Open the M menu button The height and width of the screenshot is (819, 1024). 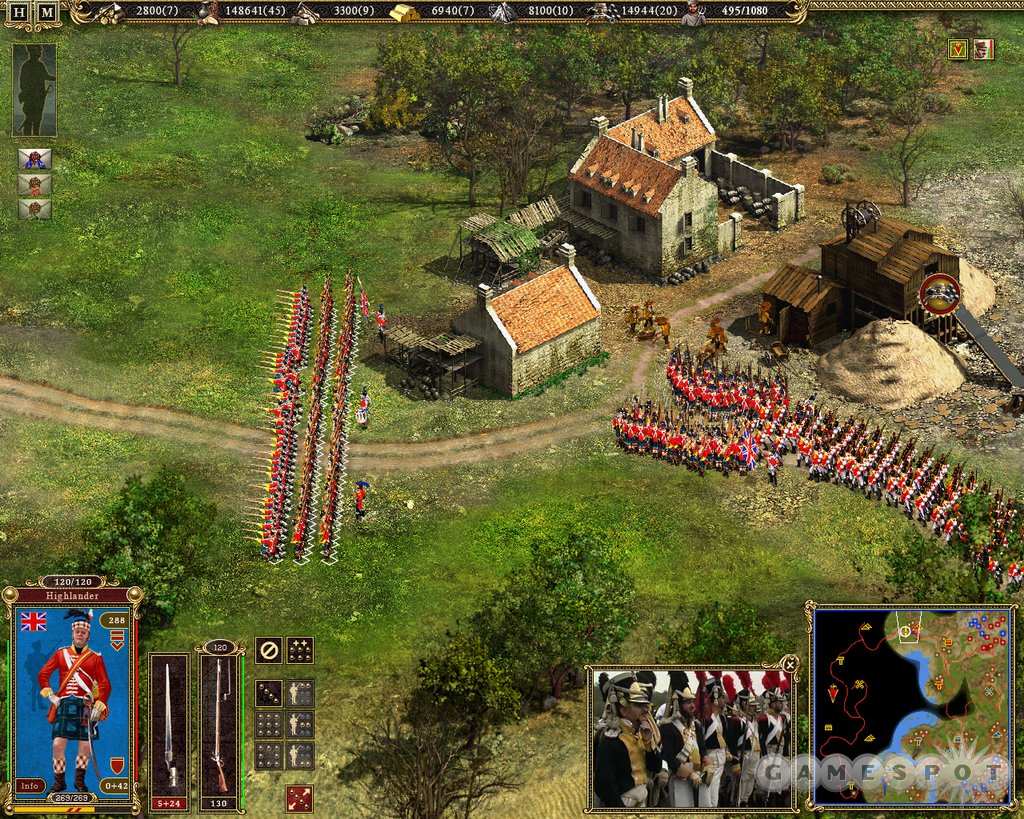coord(47,12)
